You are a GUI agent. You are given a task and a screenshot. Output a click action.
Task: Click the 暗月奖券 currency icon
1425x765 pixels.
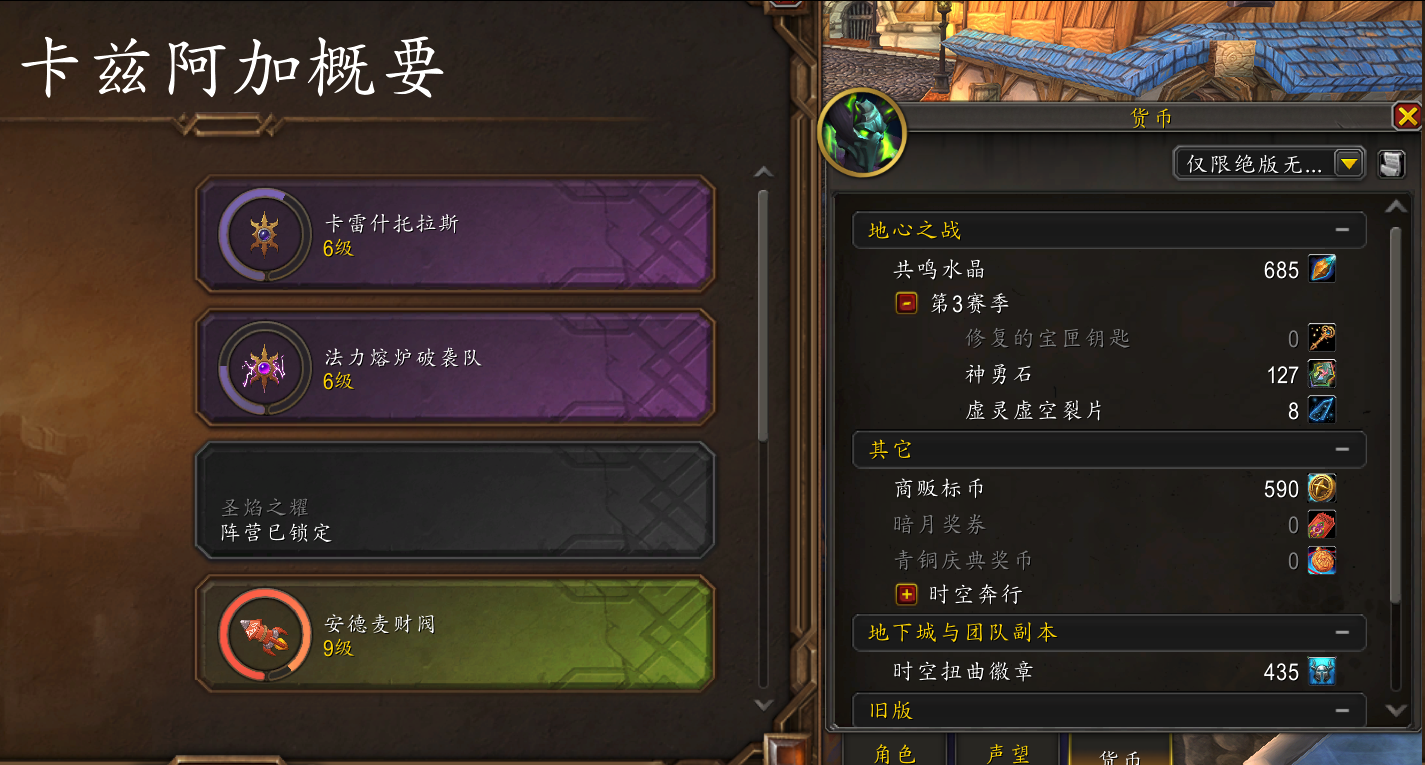coord(1322,524)
